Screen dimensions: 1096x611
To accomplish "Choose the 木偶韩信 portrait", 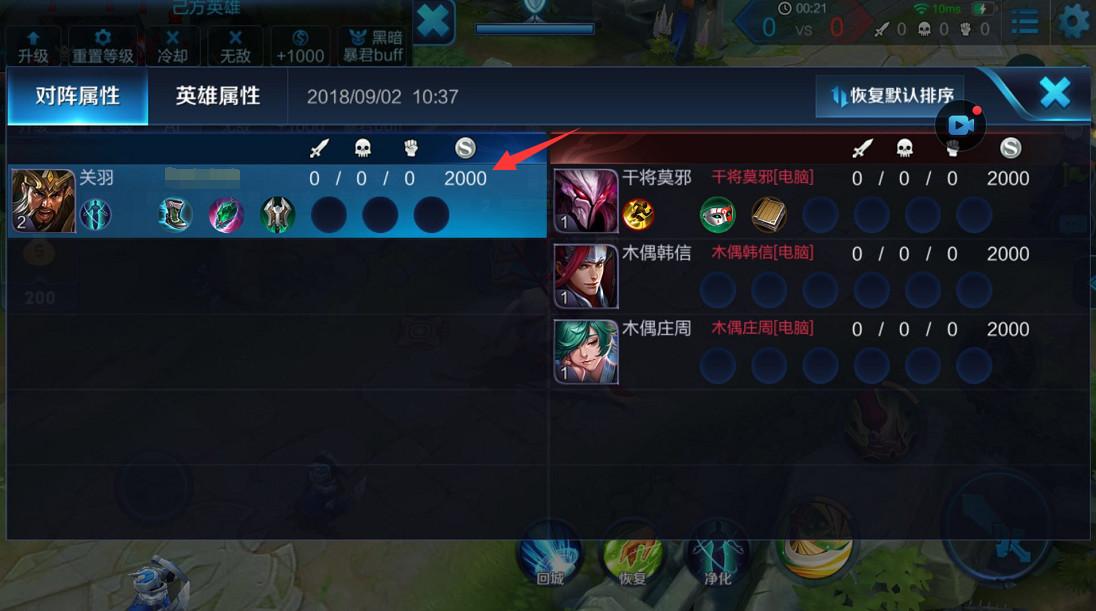I will tap(586, 275).
